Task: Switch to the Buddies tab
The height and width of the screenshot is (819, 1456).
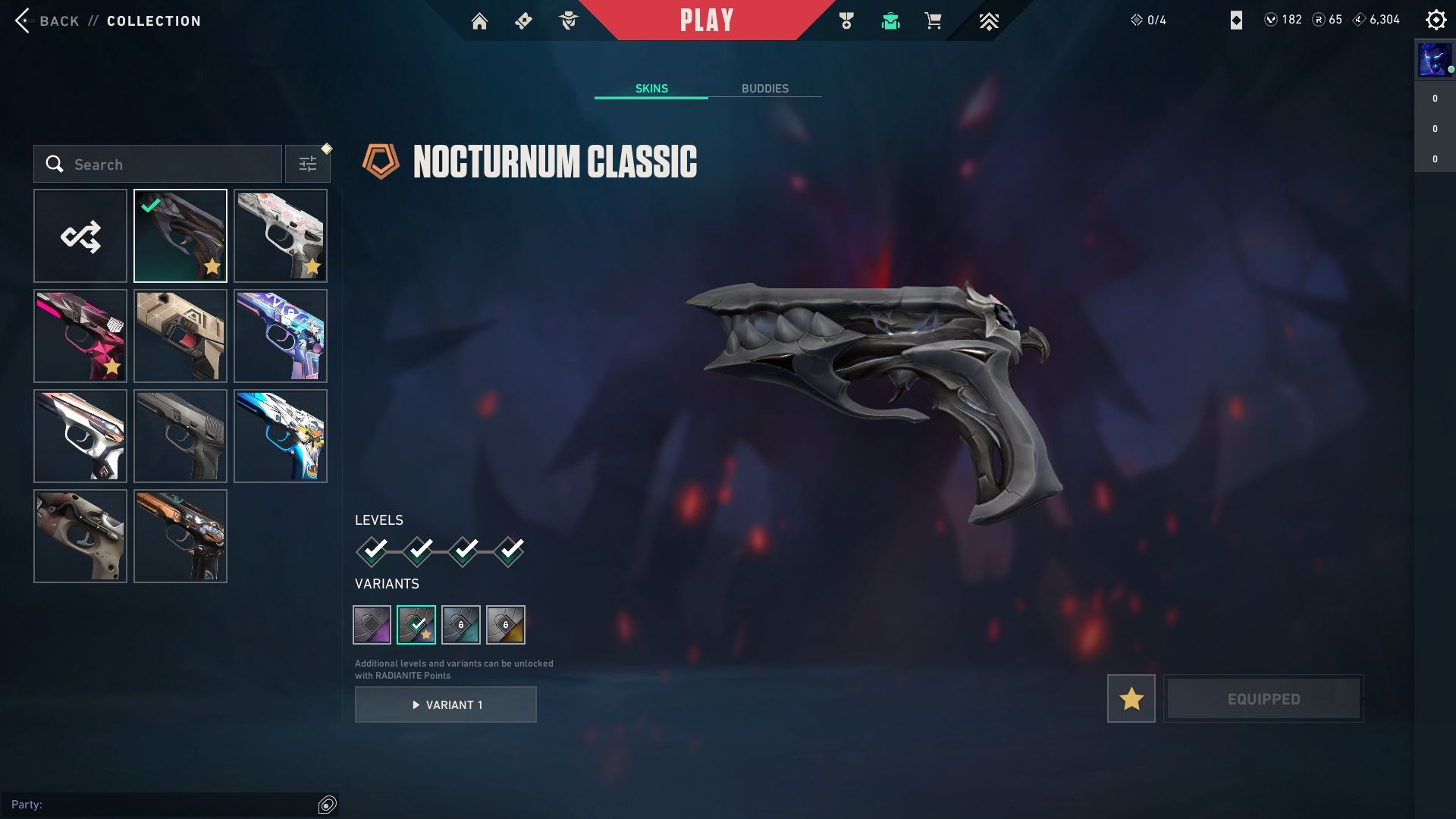Action: pos(764,89)
